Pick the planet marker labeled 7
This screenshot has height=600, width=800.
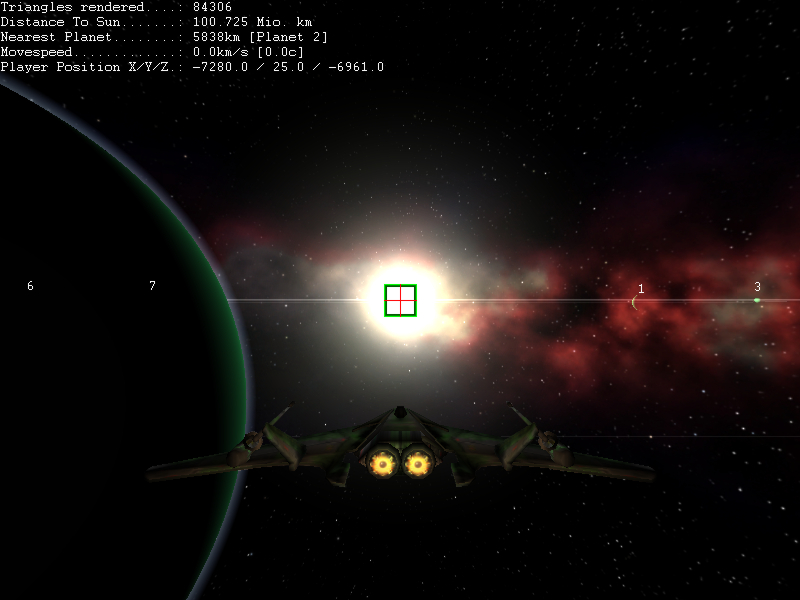pos(152,286)
